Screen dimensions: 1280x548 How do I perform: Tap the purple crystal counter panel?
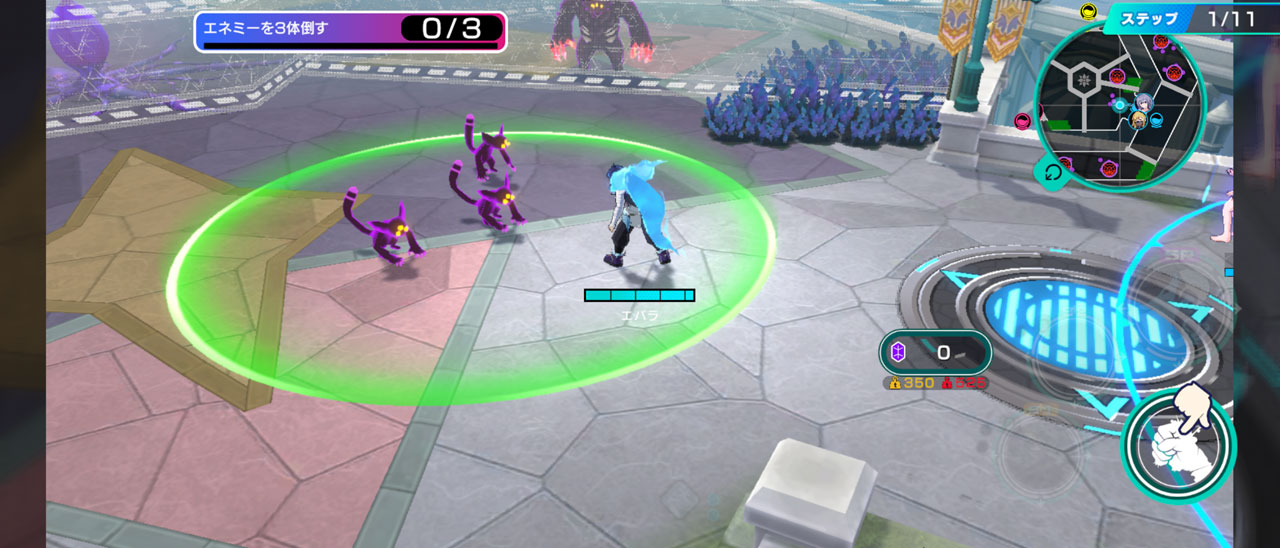pos(935,352)
